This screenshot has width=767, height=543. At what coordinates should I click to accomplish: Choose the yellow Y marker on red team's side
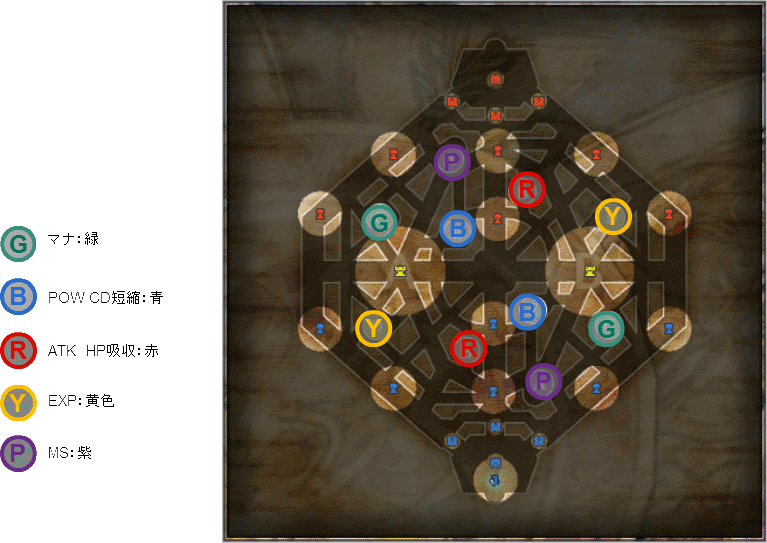[x=613, y=216]
